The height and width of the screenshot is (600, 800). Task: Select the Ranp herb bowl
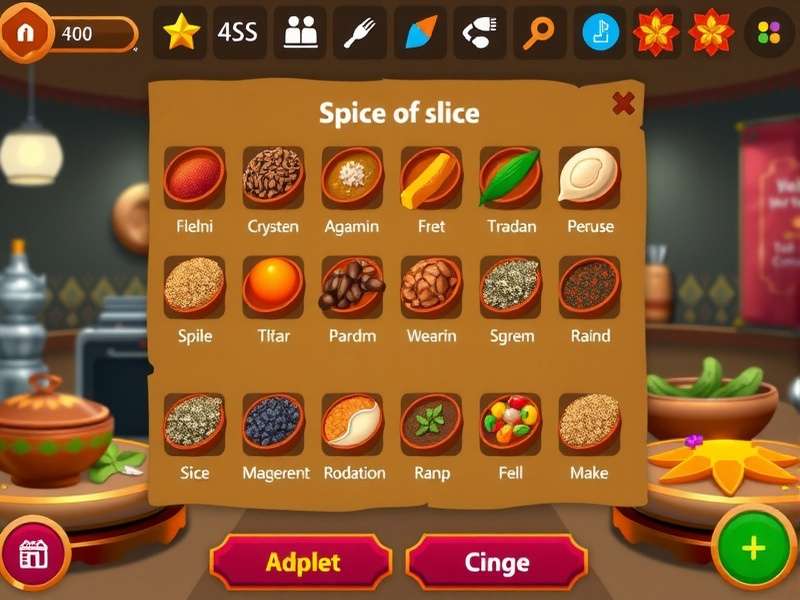click(x=431, y=421)
